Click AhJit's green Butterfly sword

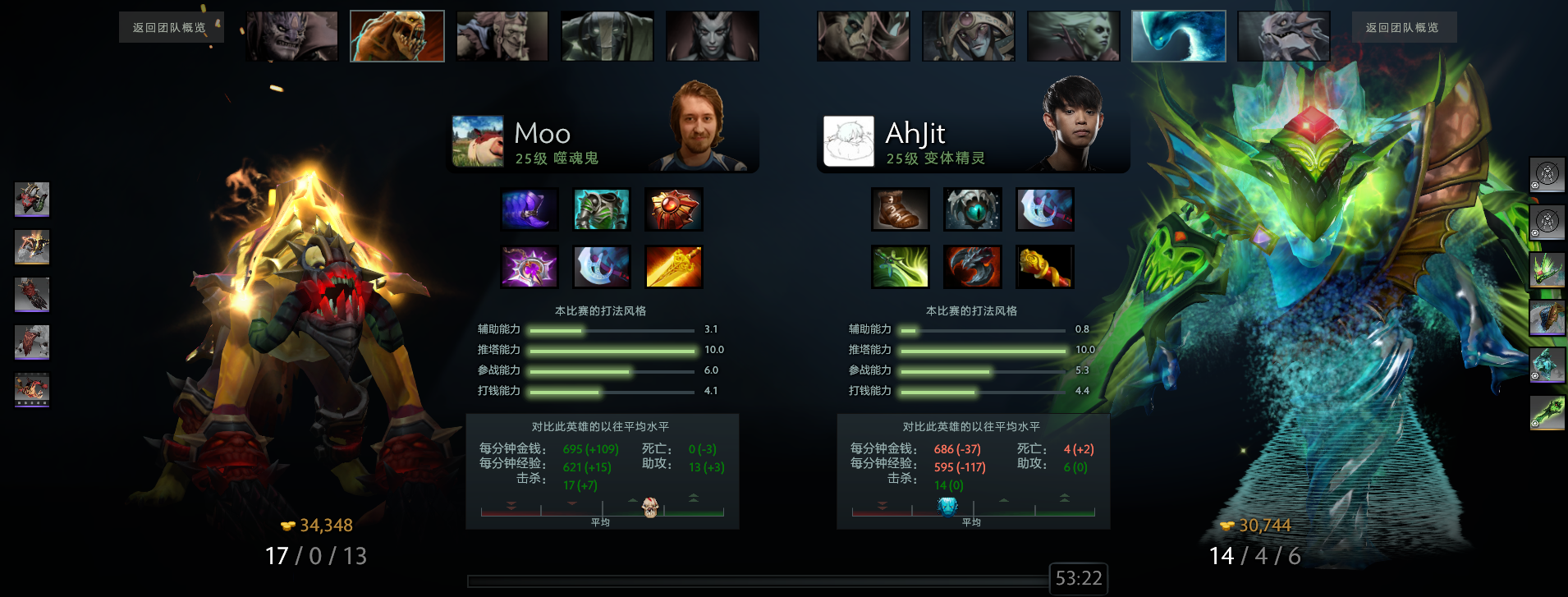coord(900,267)
